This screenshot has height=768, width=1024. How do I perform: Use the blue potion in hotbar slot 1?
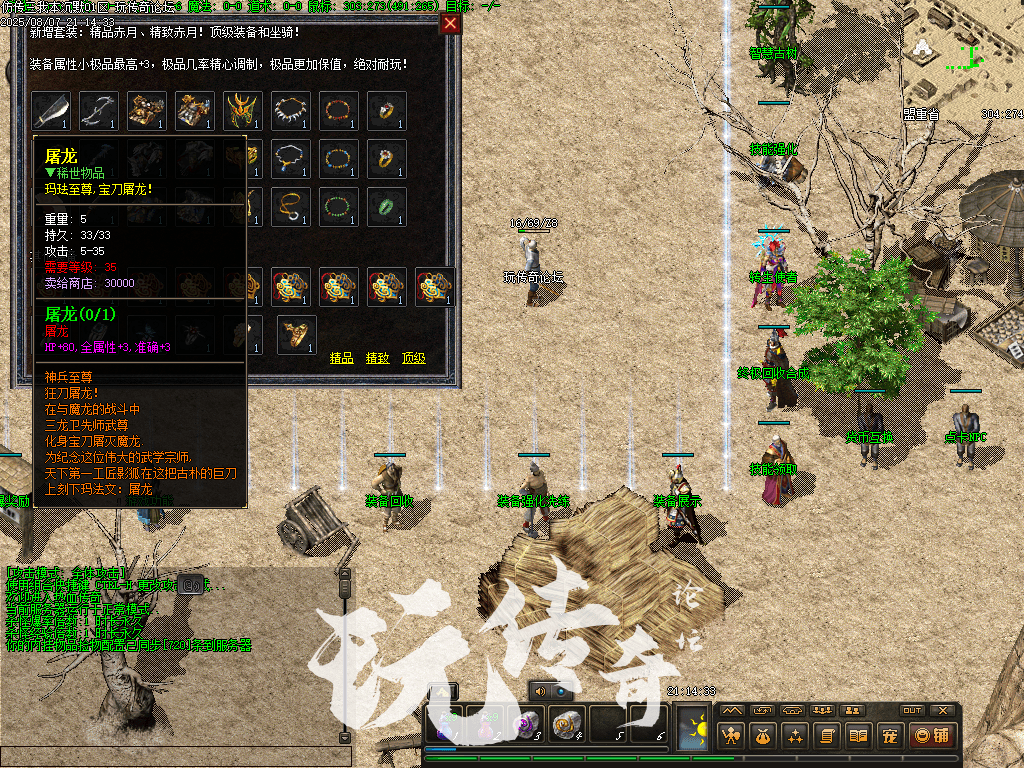[446, 724]
